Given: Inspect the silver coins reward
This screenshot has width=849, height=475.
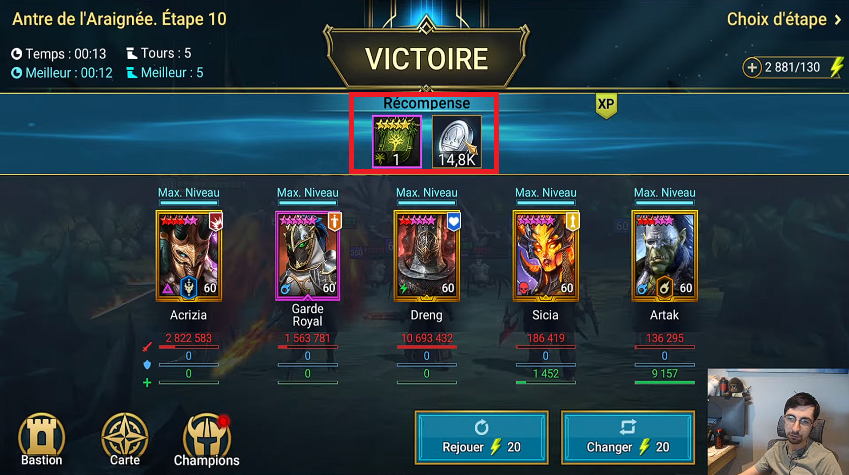Looking at the screenshot, I should 457,141.
